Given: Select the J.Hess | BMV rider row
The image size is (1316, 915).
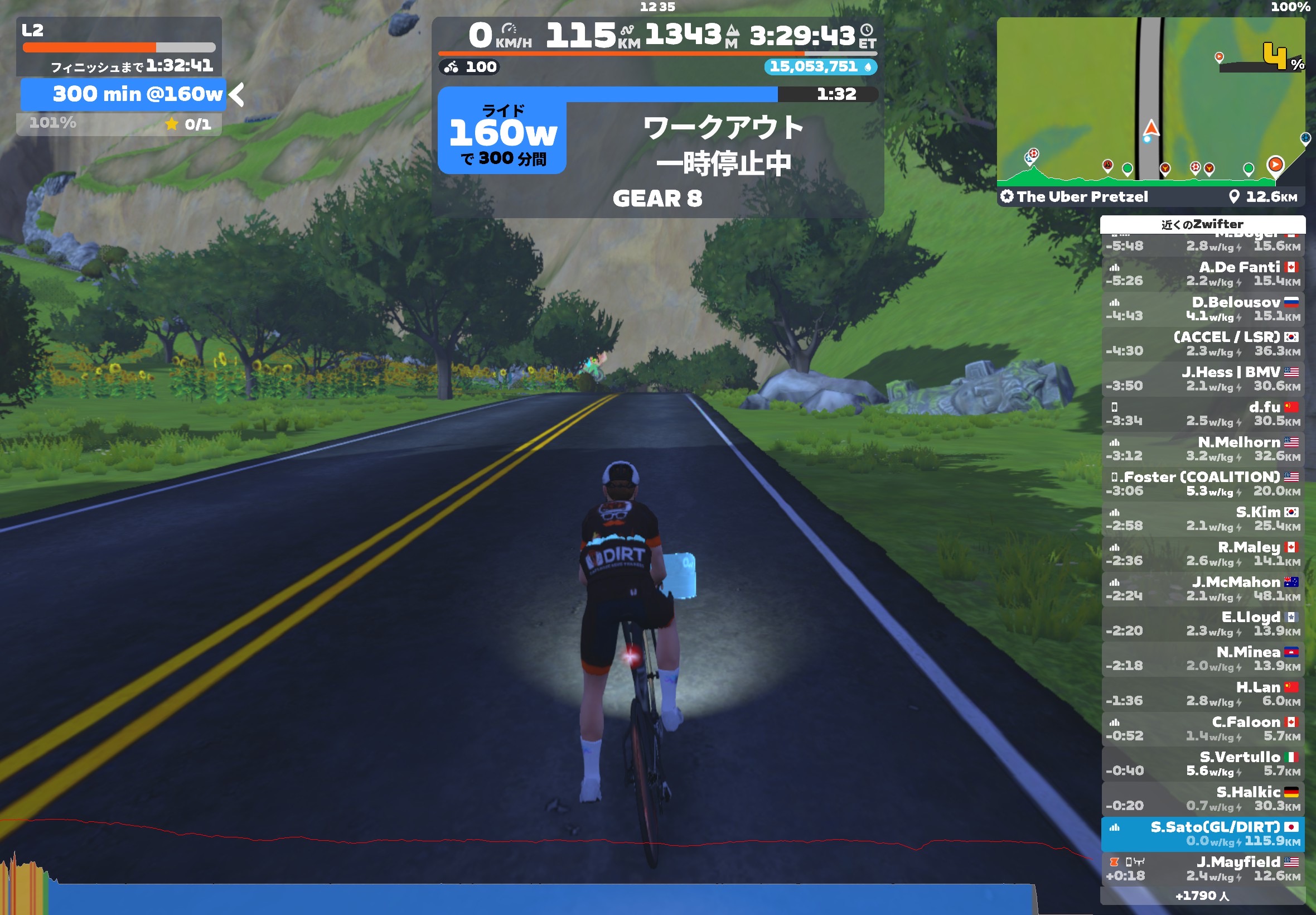Looking at the screenshot, I should [x=1202, y=379].
